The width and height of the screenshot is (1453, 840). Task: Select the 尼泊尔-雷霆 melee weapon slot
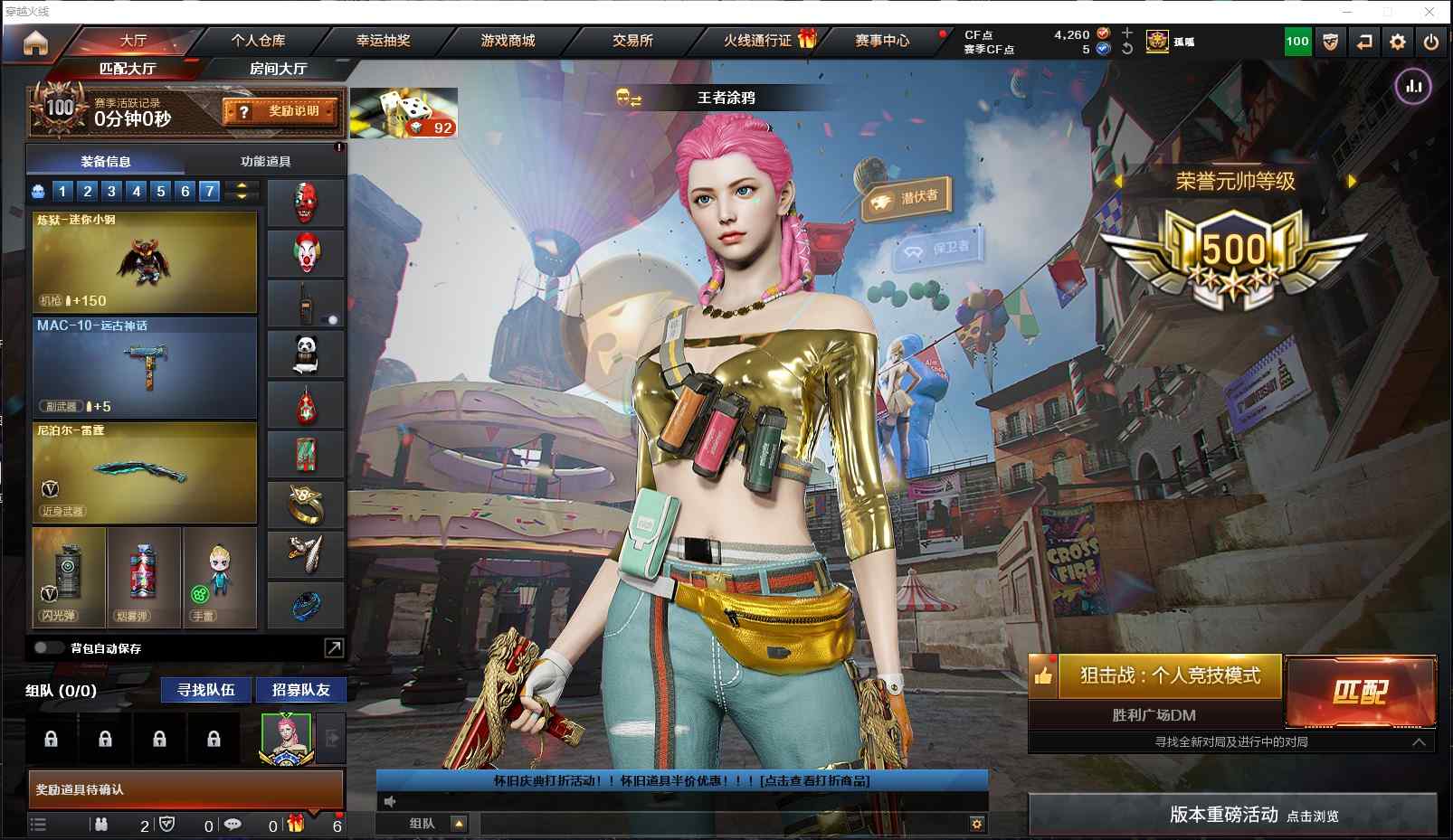point(145,472)
